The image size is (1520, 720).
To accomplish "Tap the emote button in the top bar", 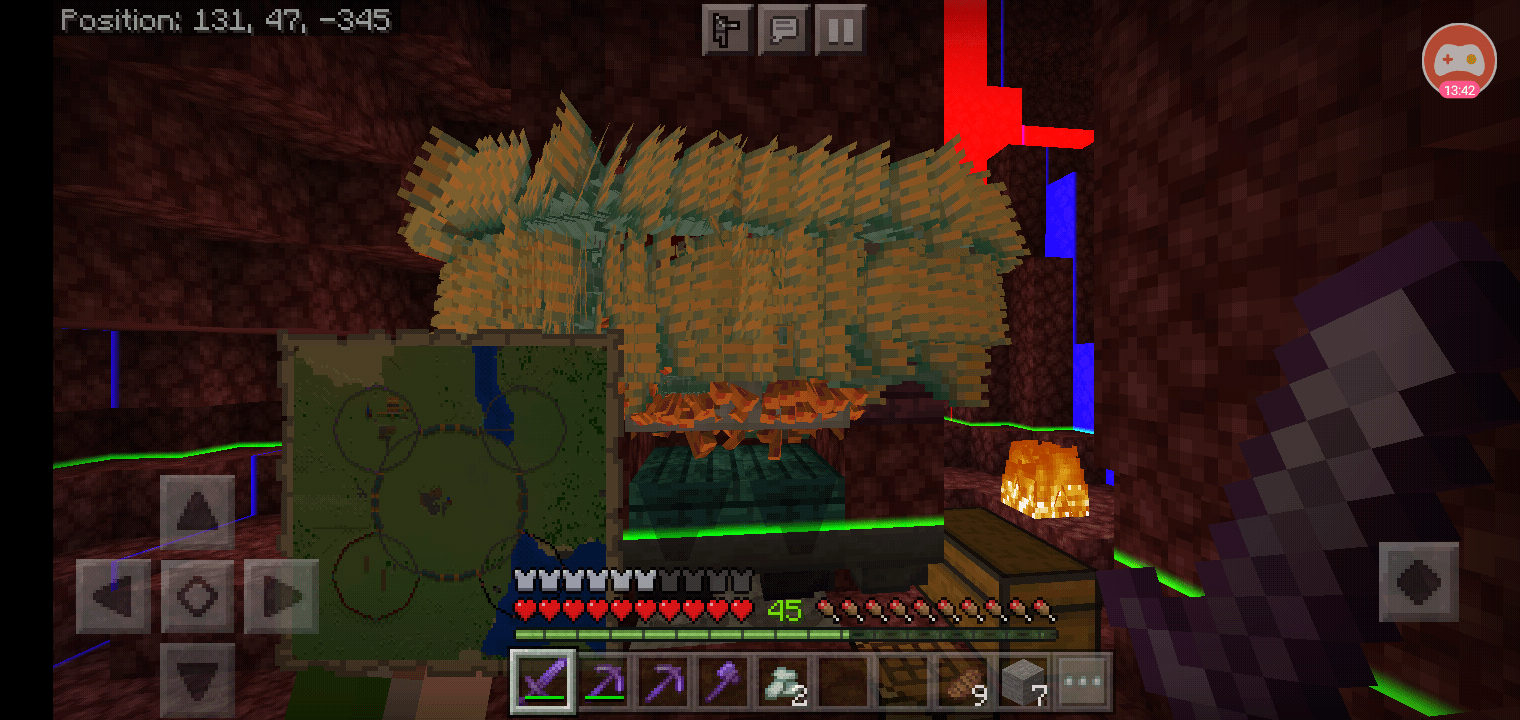I will click(727, 29).
